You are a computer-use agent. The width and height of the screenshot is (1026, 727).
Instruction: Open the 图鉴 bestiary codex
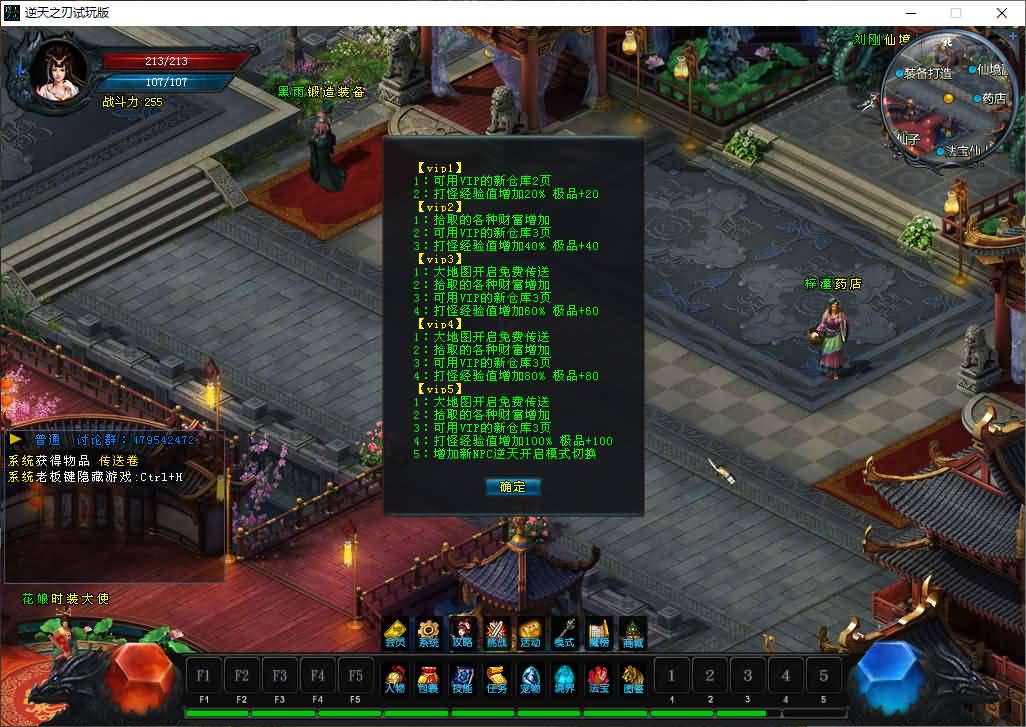tap(632, 679)
